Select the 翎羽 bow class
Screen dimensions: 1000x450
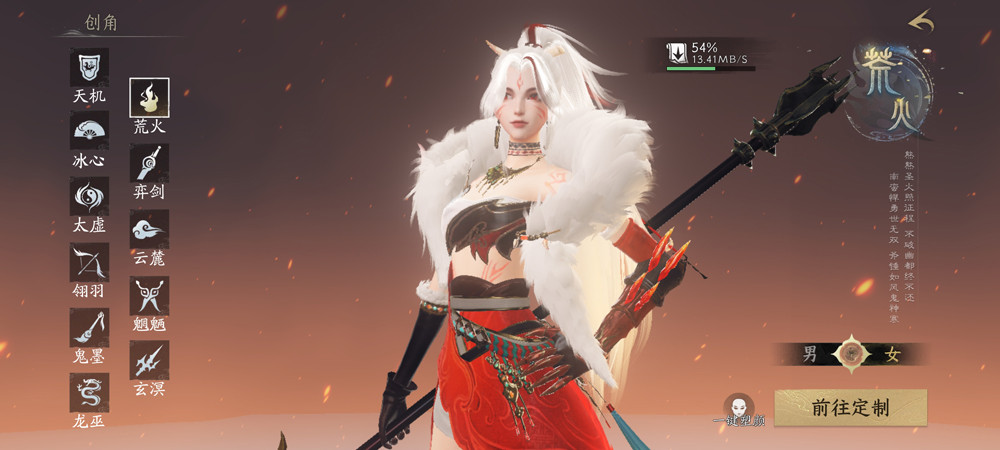[89, 262]
